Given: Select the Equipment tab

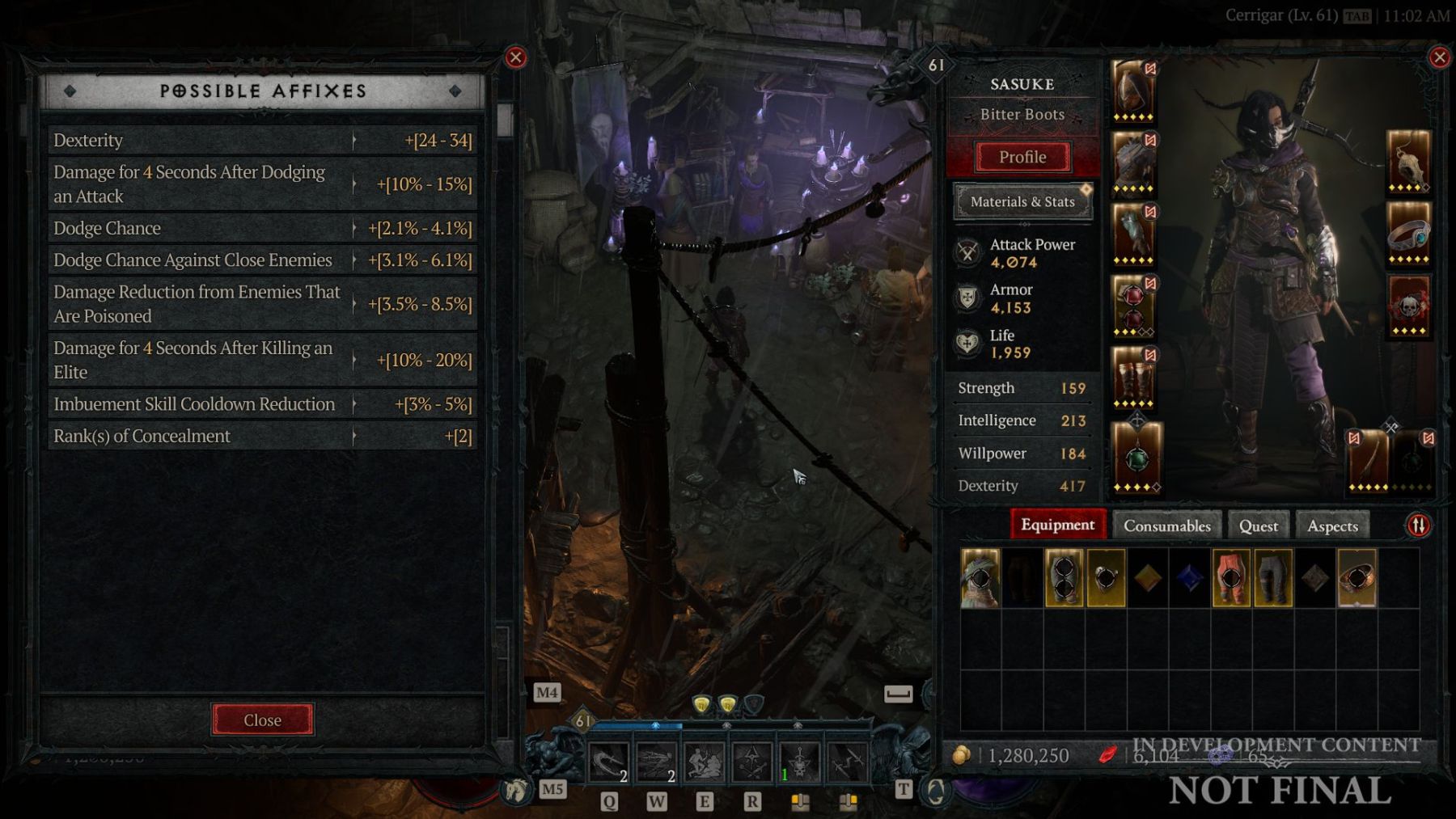Looking at the screenshot, I should (1057, 525).
